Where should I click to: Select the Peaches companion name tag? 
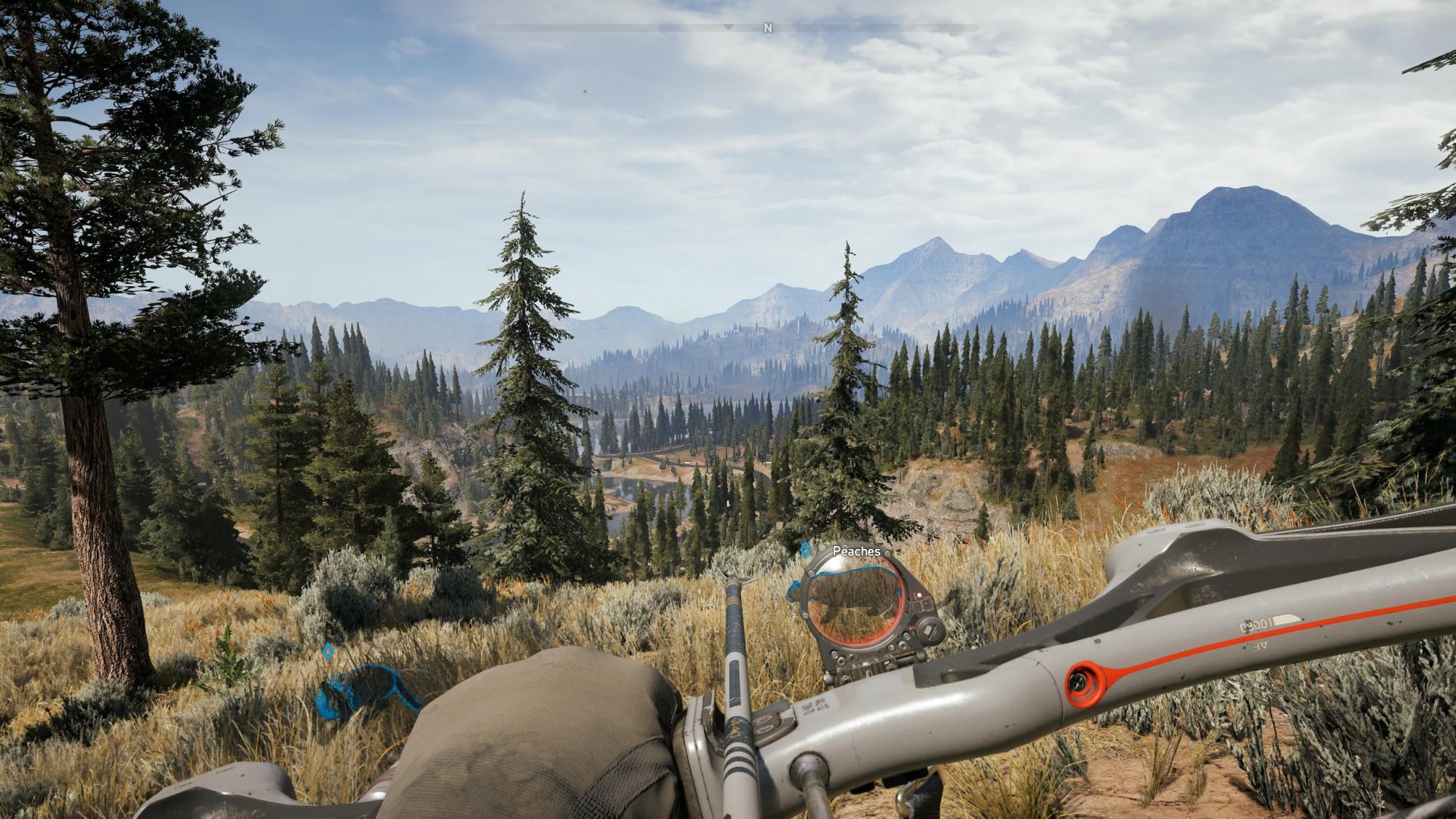856,551
